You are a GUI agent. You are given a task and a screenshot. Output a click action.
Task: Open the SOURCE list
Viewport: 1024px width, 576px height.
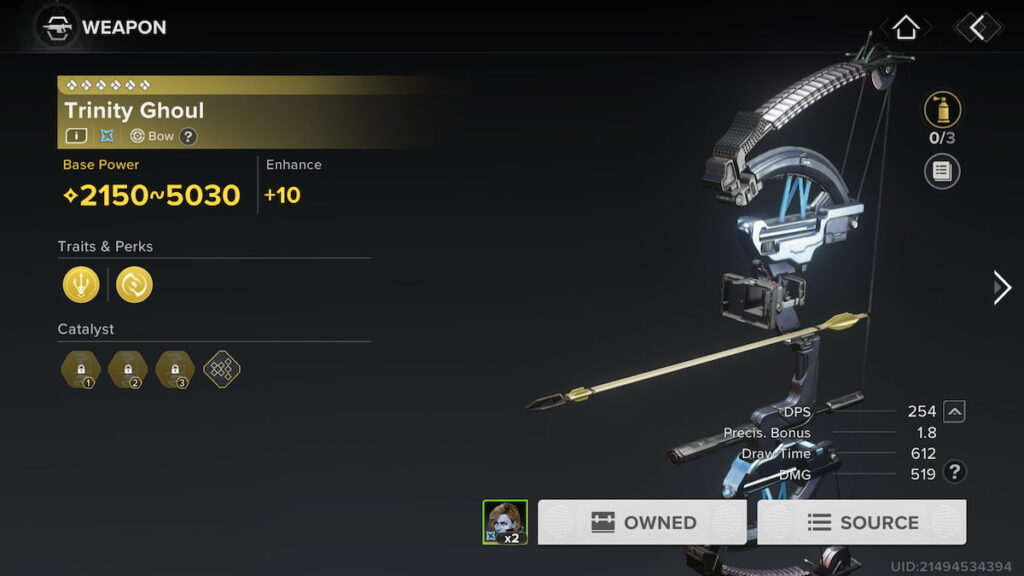click(x=862, y=522)
